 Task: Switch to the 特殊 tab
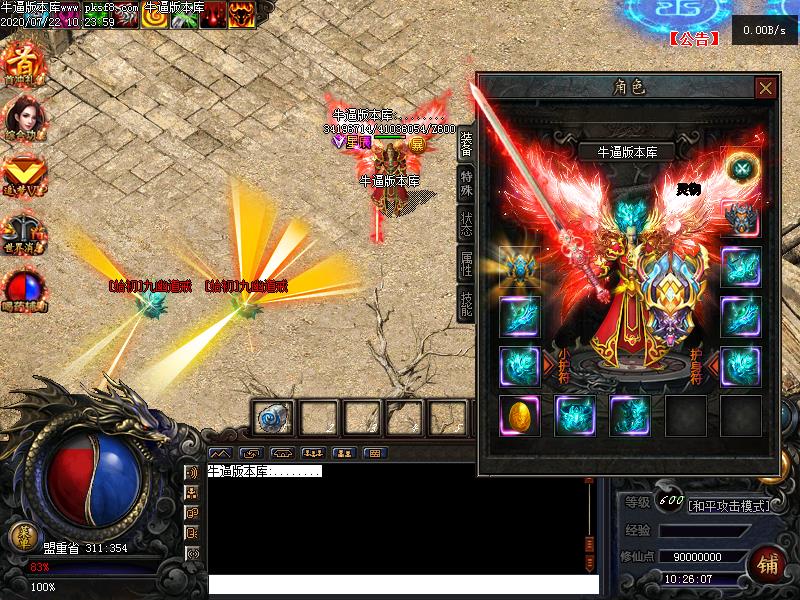point(466,183)
